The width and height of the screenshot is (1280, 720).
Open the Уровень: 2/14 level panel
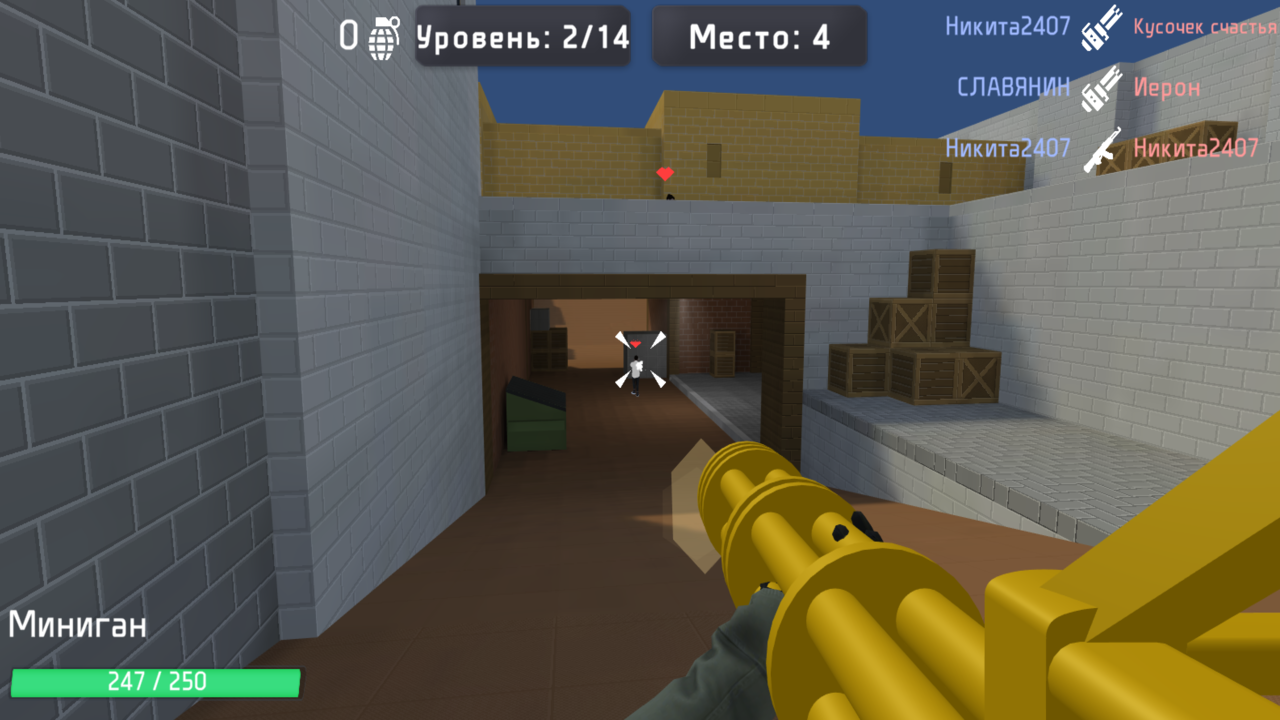[522, 37]
